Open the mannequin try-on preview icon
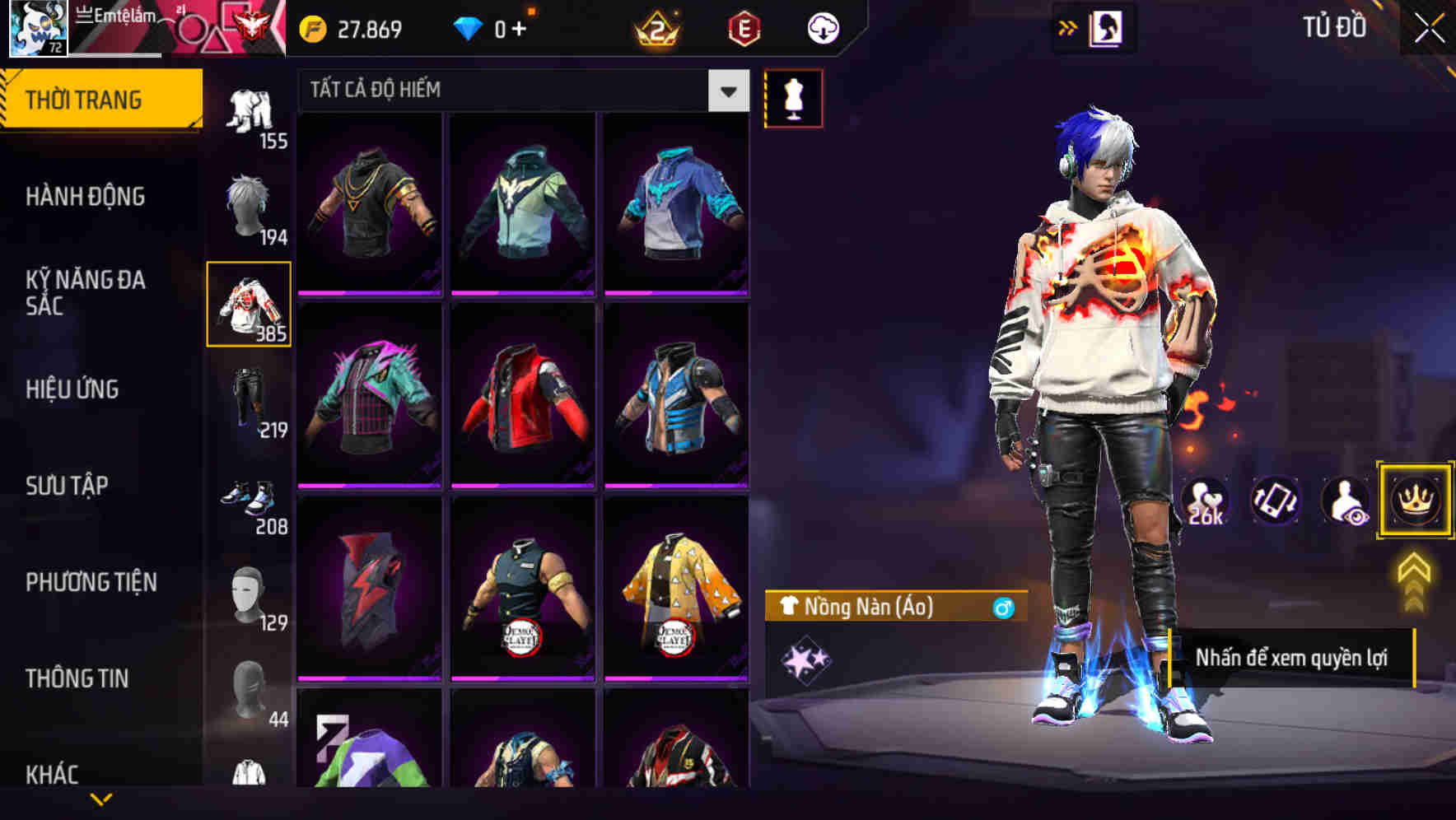The height and width of the screenshot is (820, 1456). pos(793,97)
